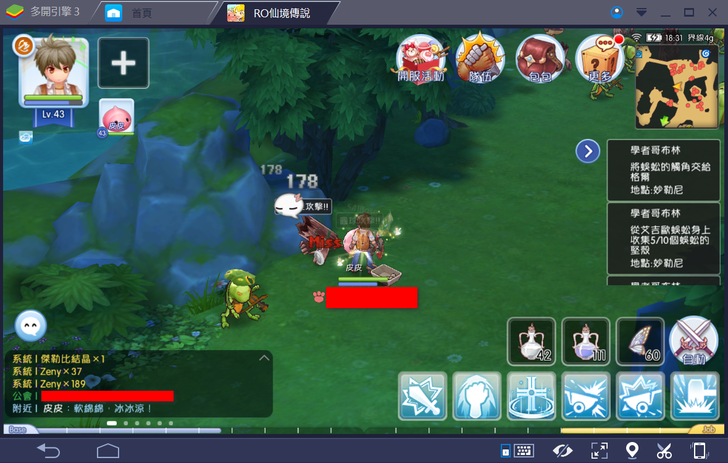Open the 包包 backpack inventory
The height and width of the screenshot is (463, 728).
point(539,60)
